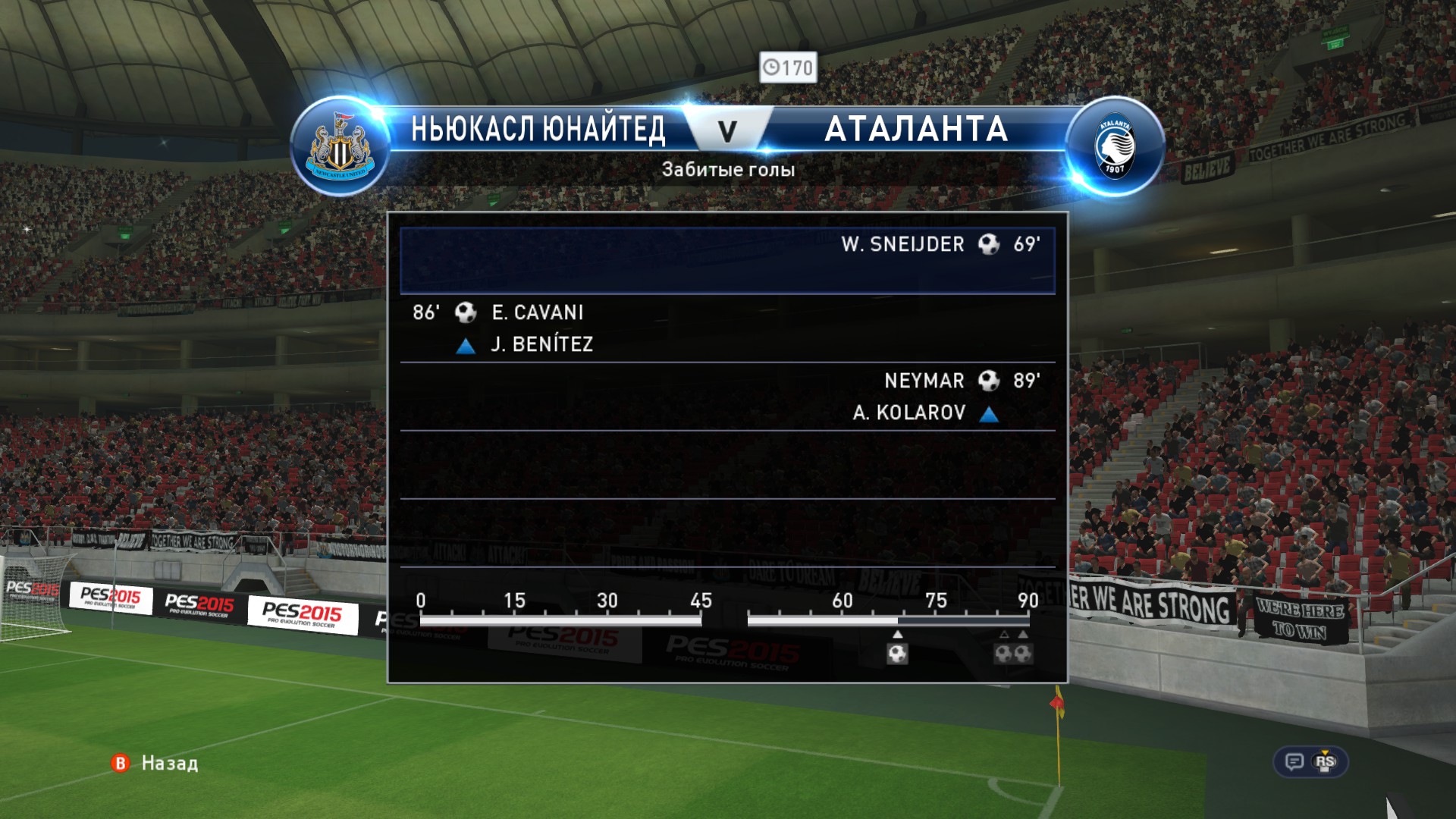Viewport: 1456px width, 819px height.
Task: Select W. Sneijder's 69' goal row
Action: (727, 259)
